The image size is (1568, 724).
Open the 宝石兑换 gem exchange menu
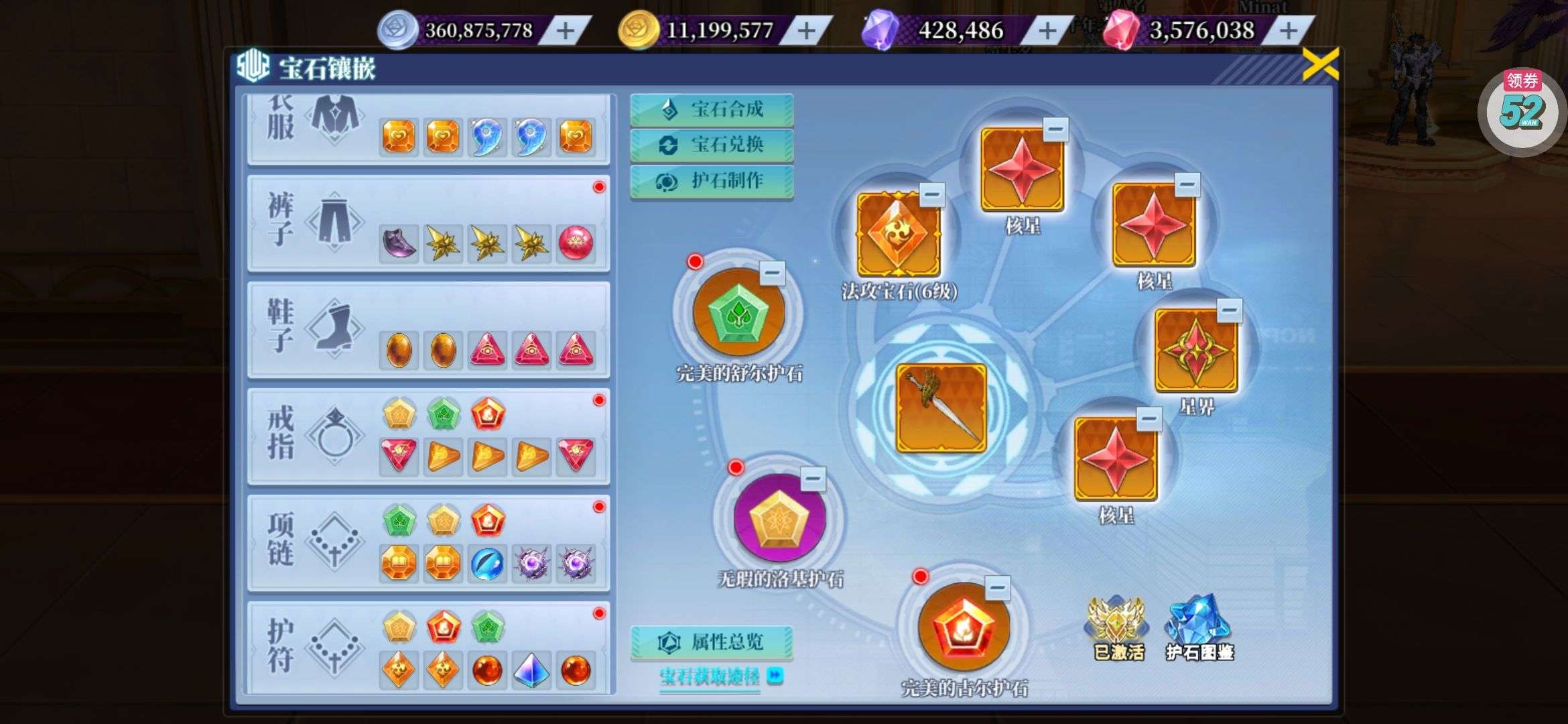pos(712,145)
